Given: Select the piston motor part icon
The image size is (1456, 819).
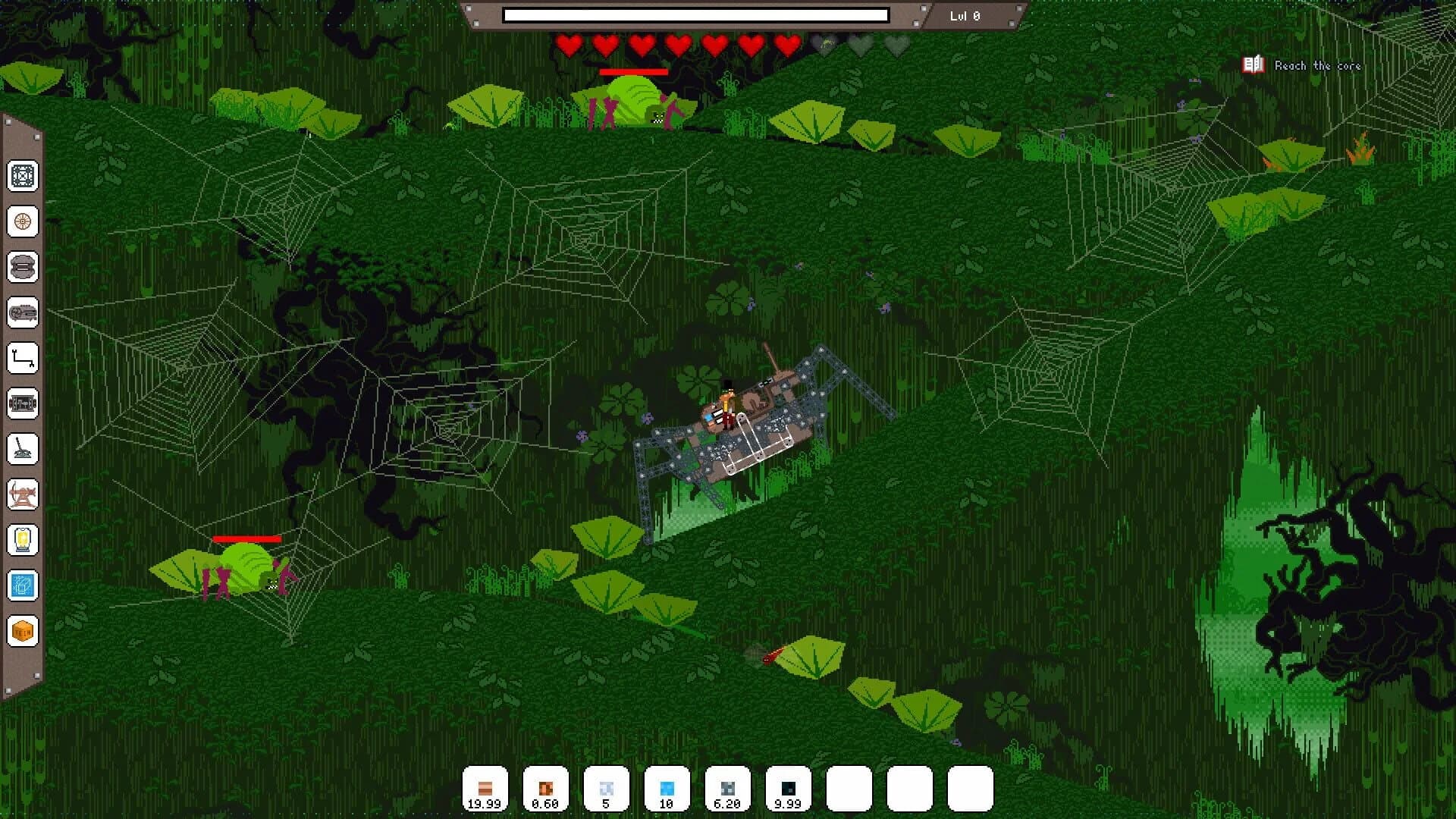Looking at the screenshot, I should 24,403.
